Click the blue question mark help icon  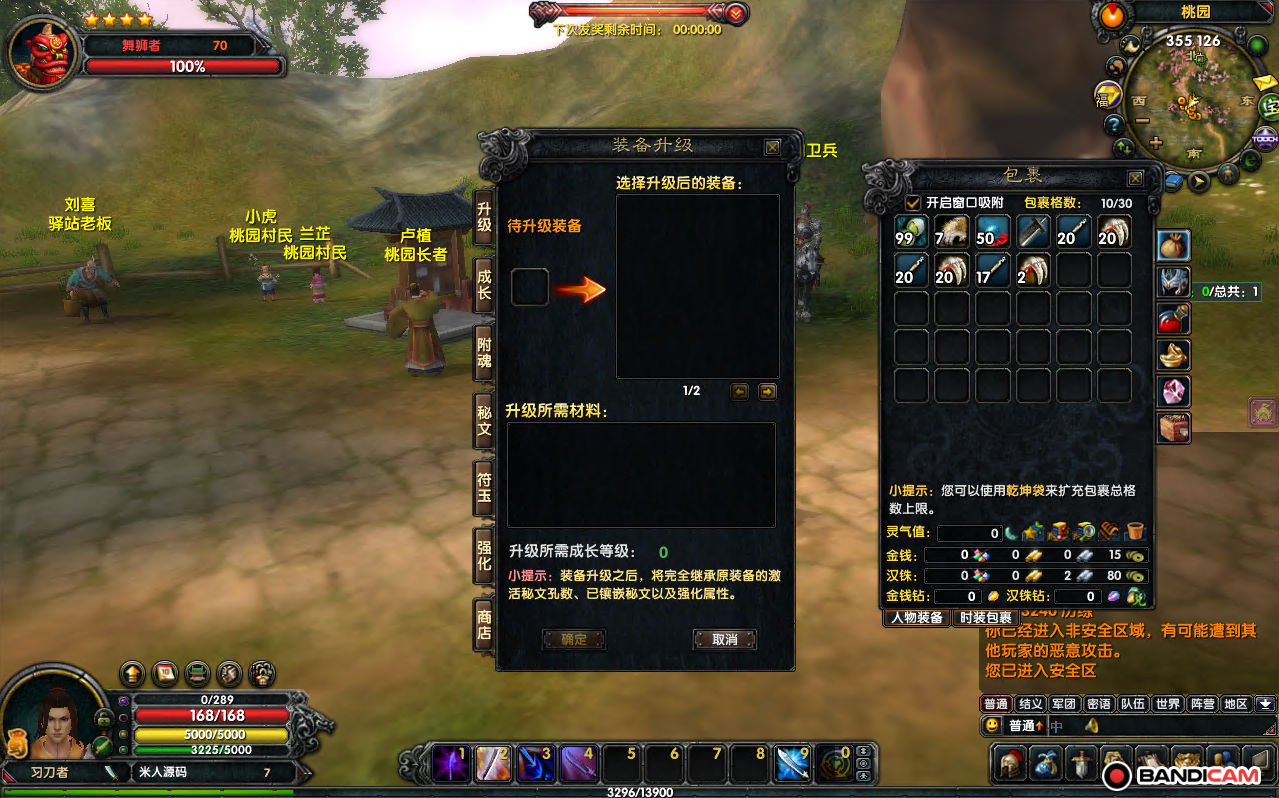tap(1114, 125)
